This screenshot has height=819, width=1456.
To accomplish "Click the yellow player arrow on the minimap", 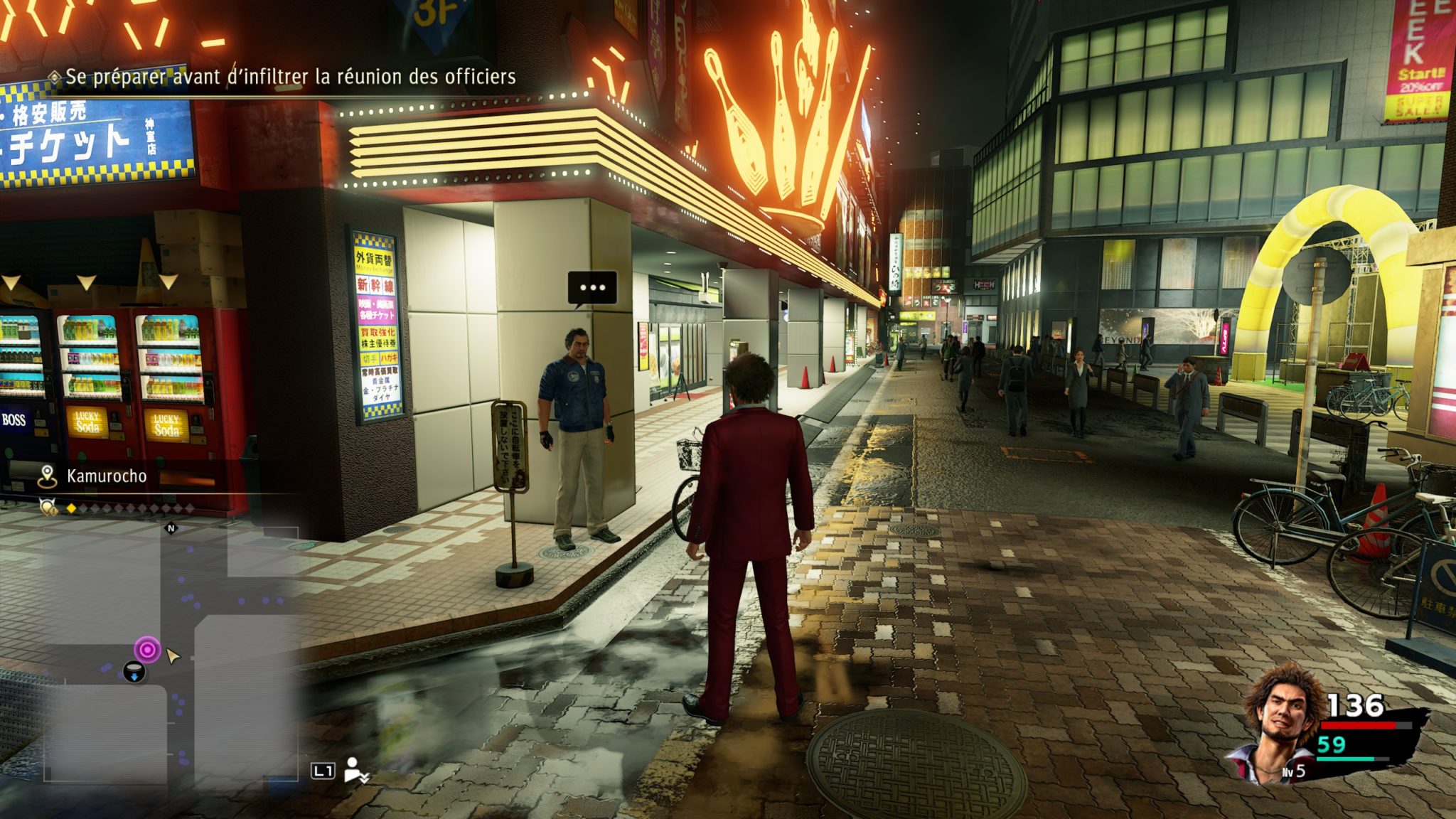I will pyautogui.click(x=172, y=655).
